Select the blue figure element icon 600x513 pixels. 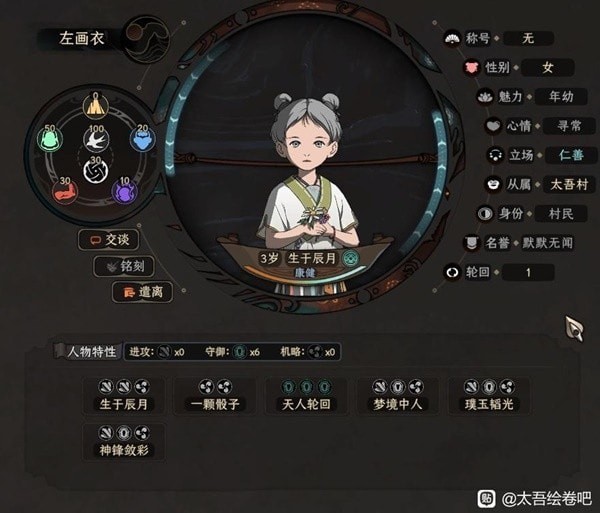pos(143,140)
